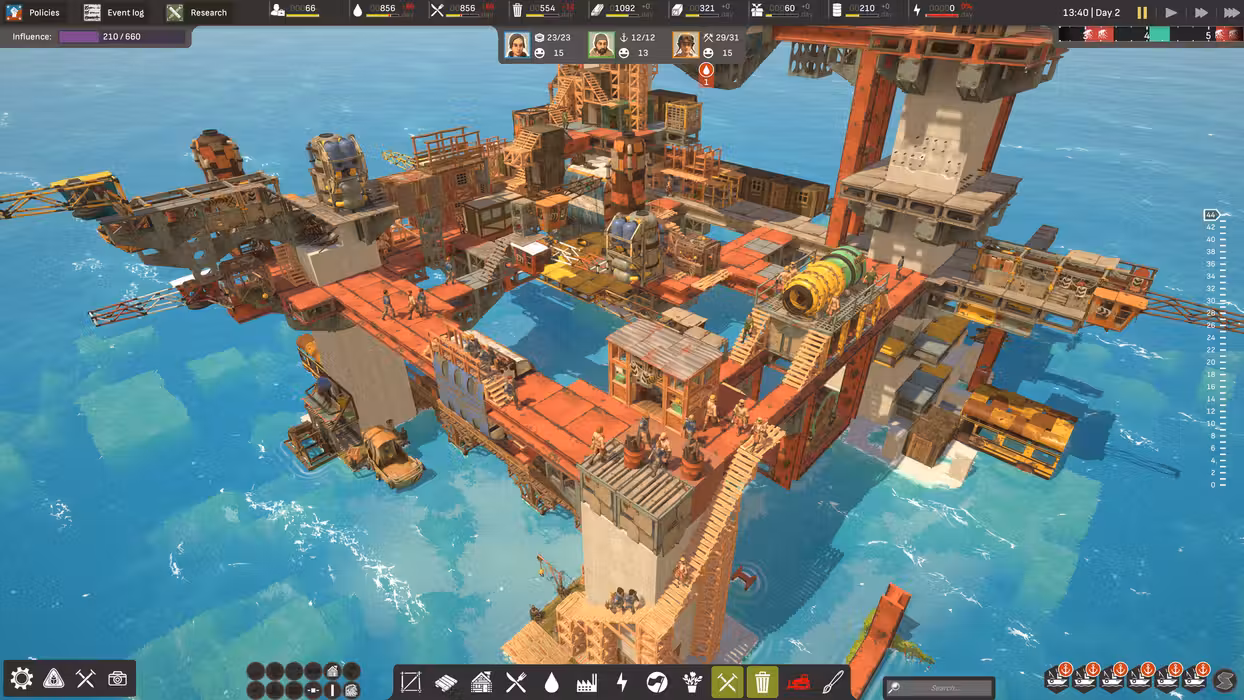
Task: Select the housing build category
Action: point(481,683)
